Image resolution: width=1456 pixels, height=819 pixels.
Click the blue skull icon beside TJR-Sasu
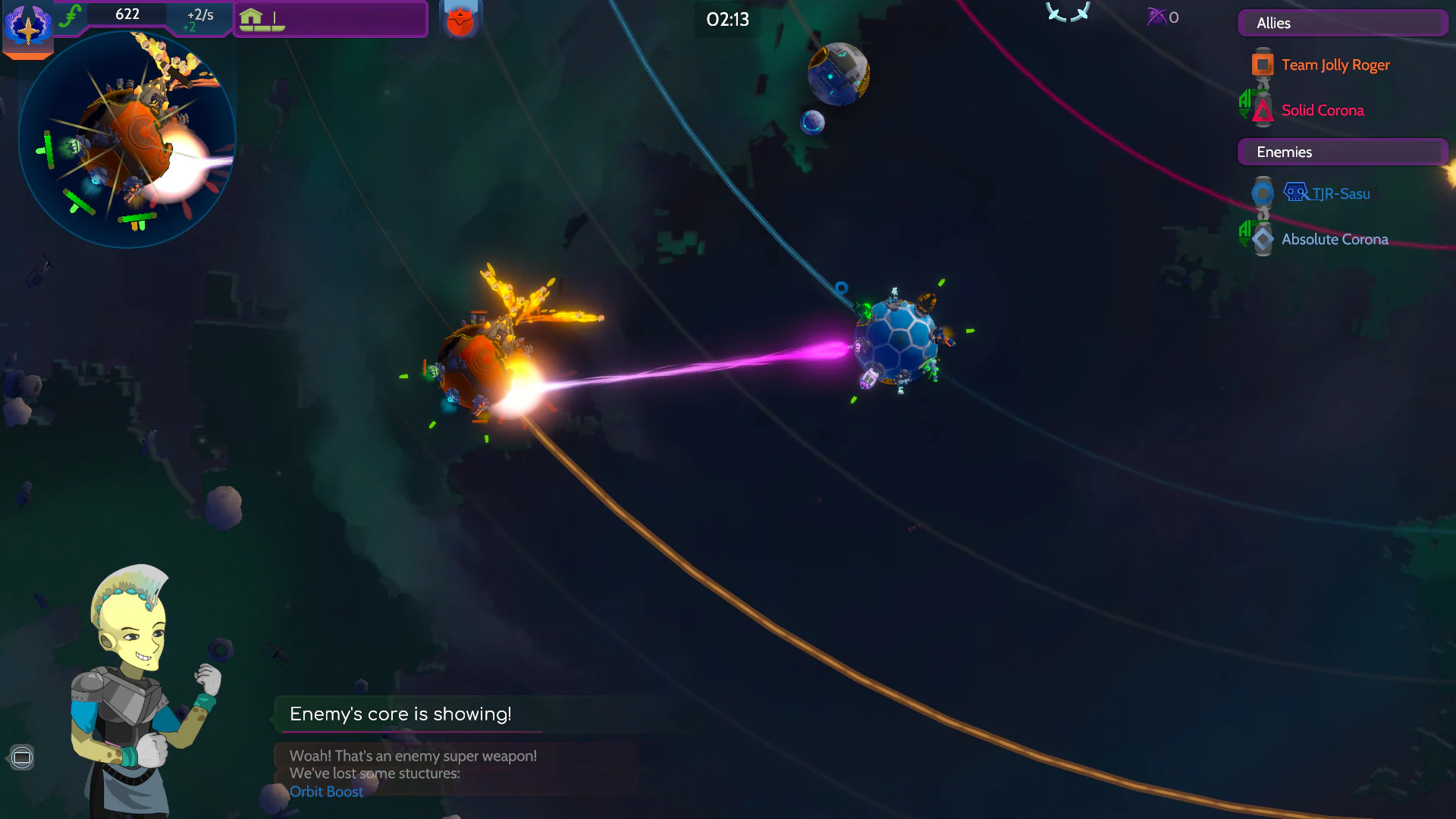click(1297, 191)
